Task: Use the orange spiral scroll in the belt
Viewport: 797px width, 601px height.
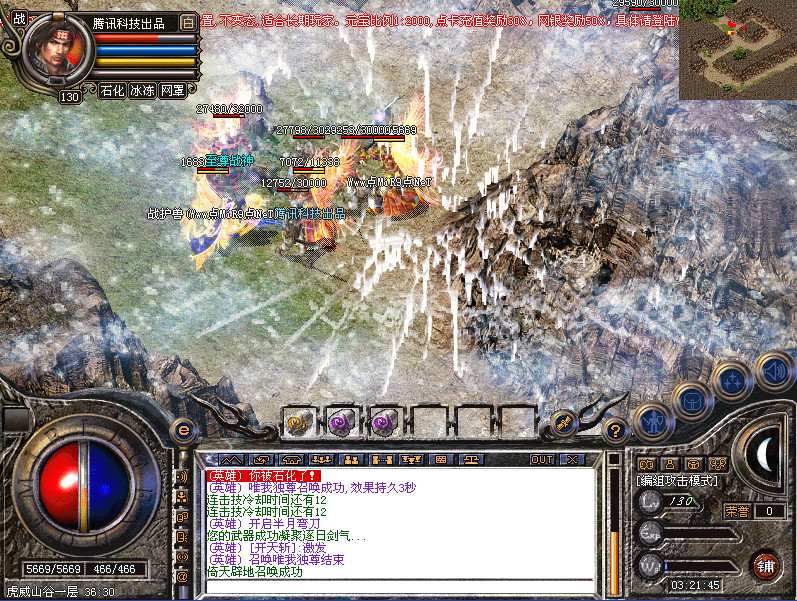Action: 297,423
